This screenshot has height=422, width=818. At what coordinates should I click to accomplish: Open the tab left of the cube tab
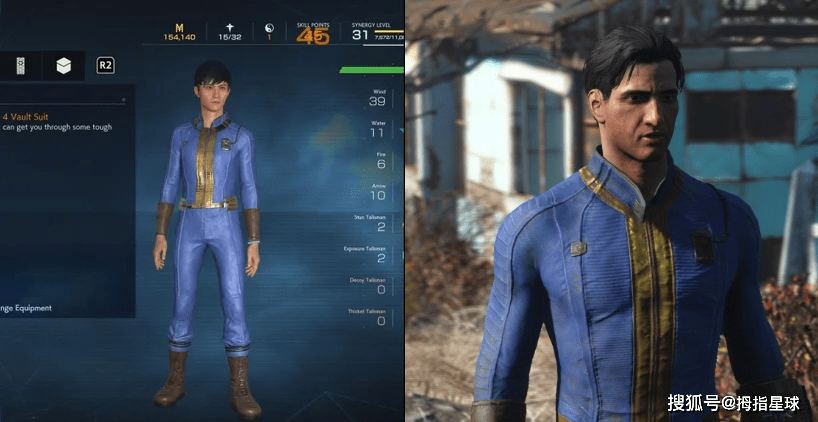[x=19, y=66]
